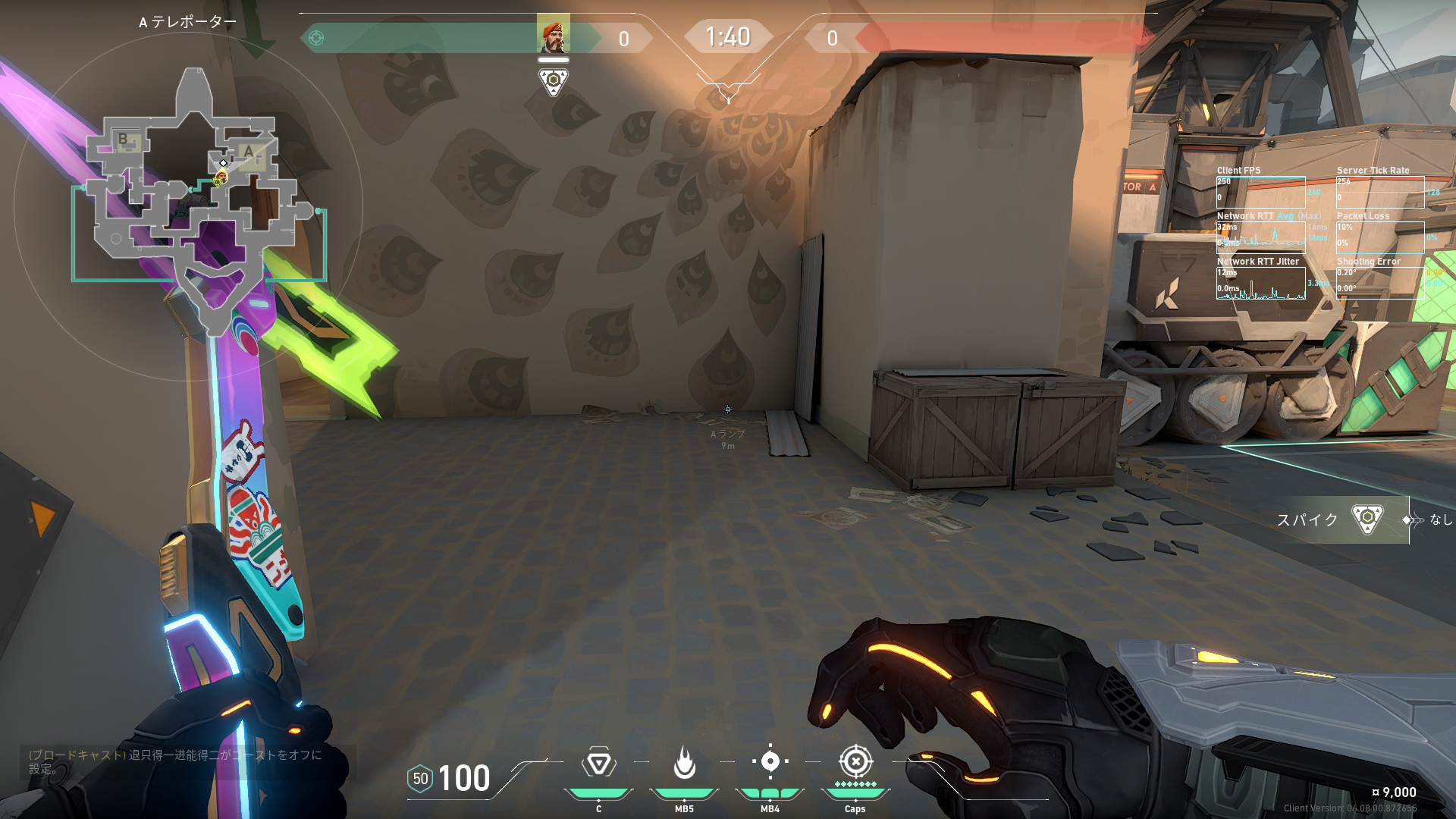
Task: Select the Brimstone agent portrait
Action: pos(553,35)
